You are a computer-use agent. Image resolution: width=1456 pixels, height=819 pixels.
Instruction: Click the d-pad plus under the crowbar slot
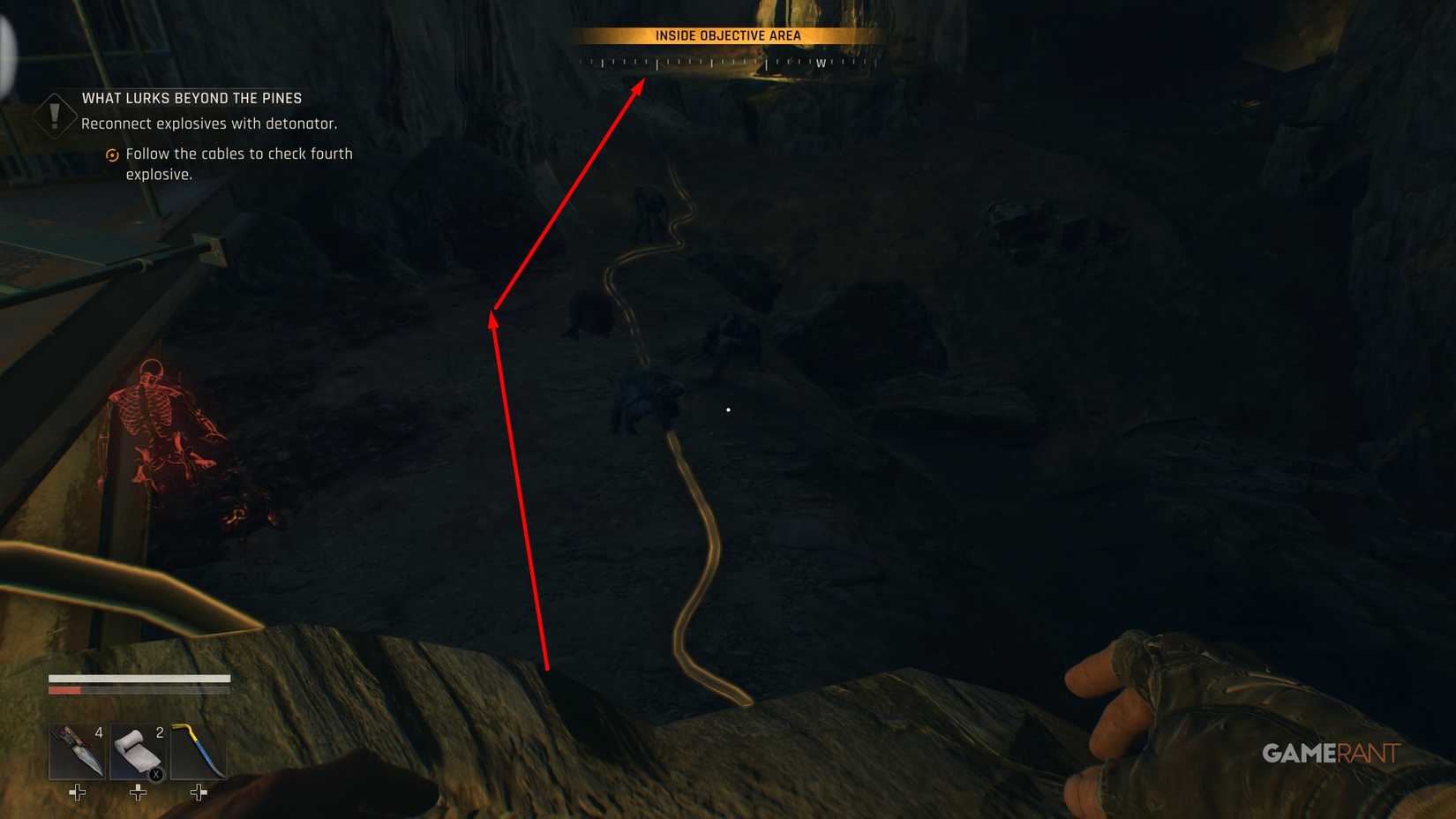tap(196, 793)
